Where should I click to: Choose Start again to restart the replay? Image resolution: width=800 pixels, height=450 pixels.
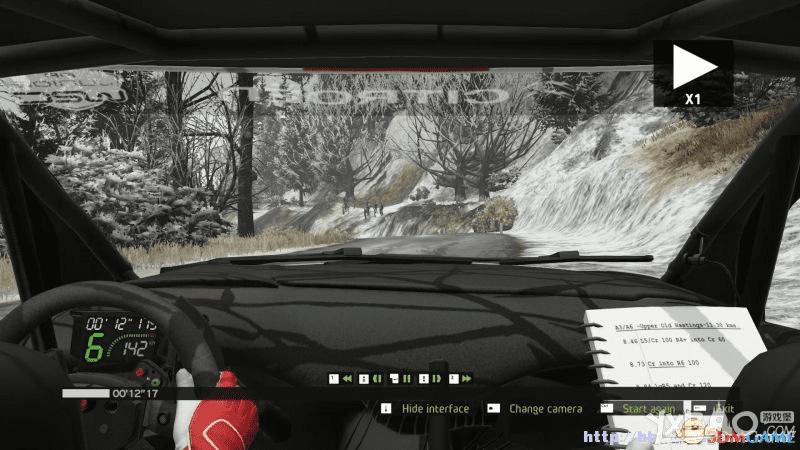[647, 409]
